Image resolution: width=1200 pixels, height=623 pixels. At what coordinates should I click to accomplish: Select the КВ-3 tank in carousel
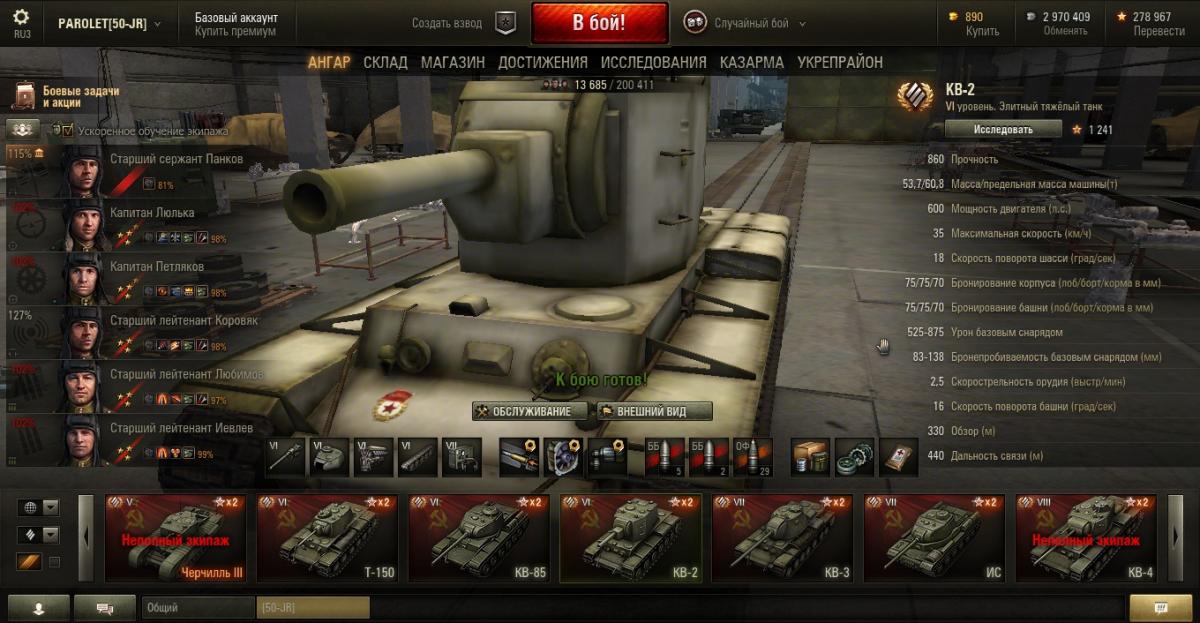784,537
